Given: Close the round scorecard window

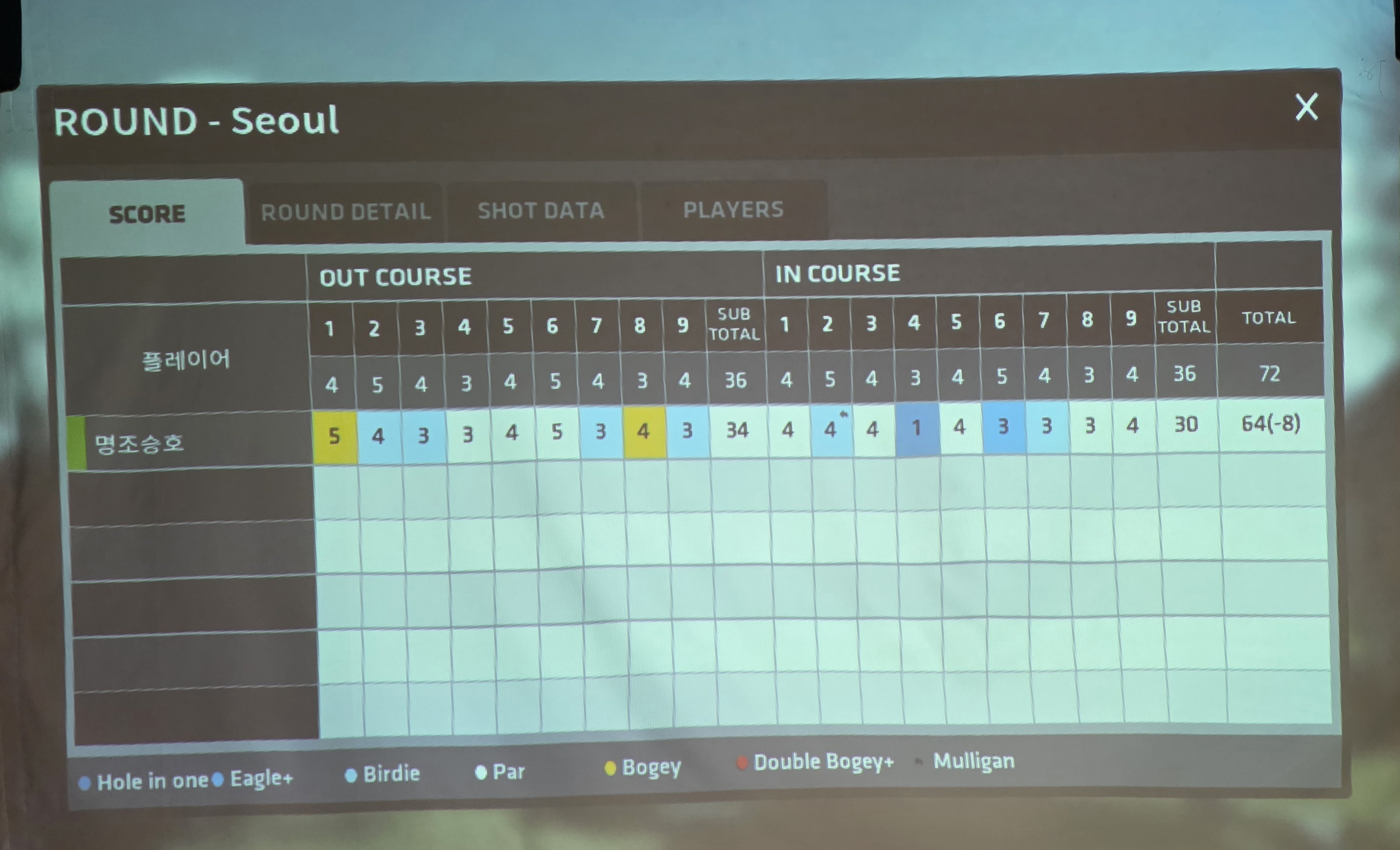Looking at the screenshot, I should [x=1306, y=107].
